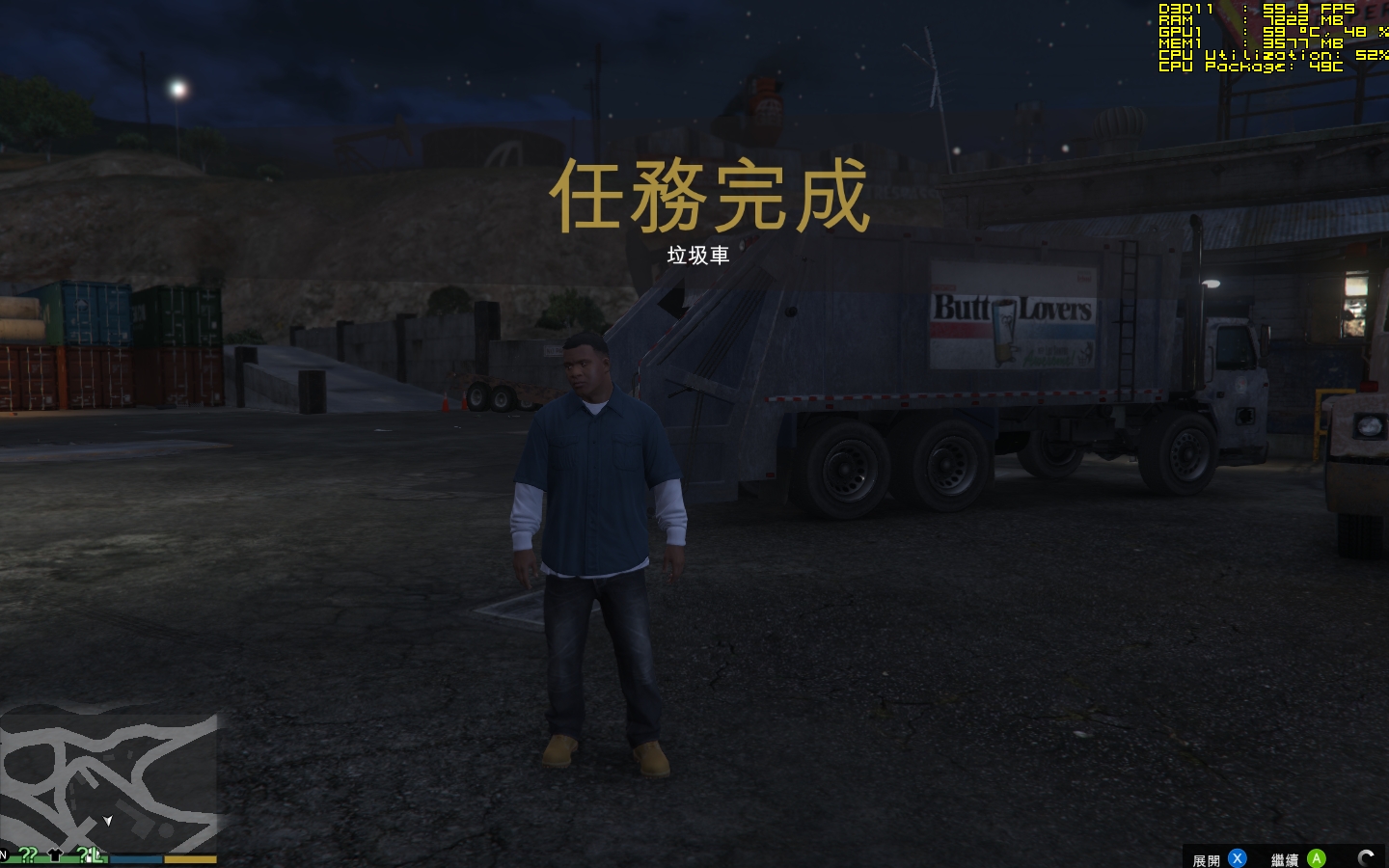The image size is (1389, 868).
Task: Click the green A controller button icon
Action: click(1317, 858)
